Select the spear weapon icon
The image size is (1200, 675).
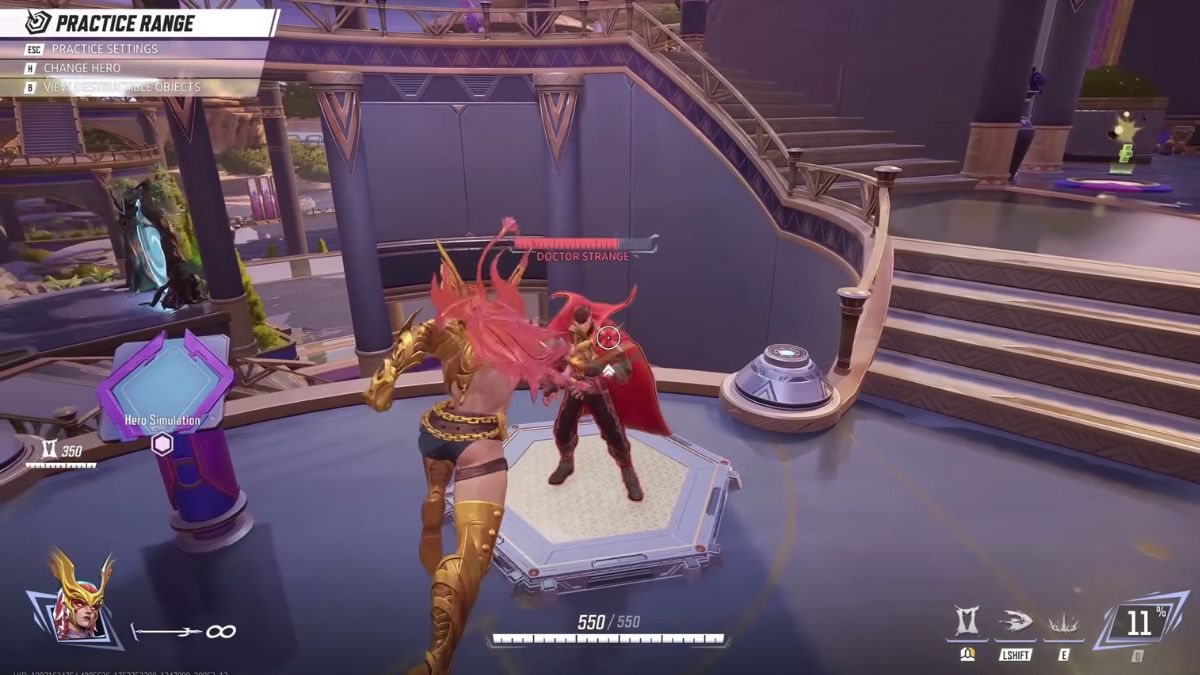[x=165, y=631]
